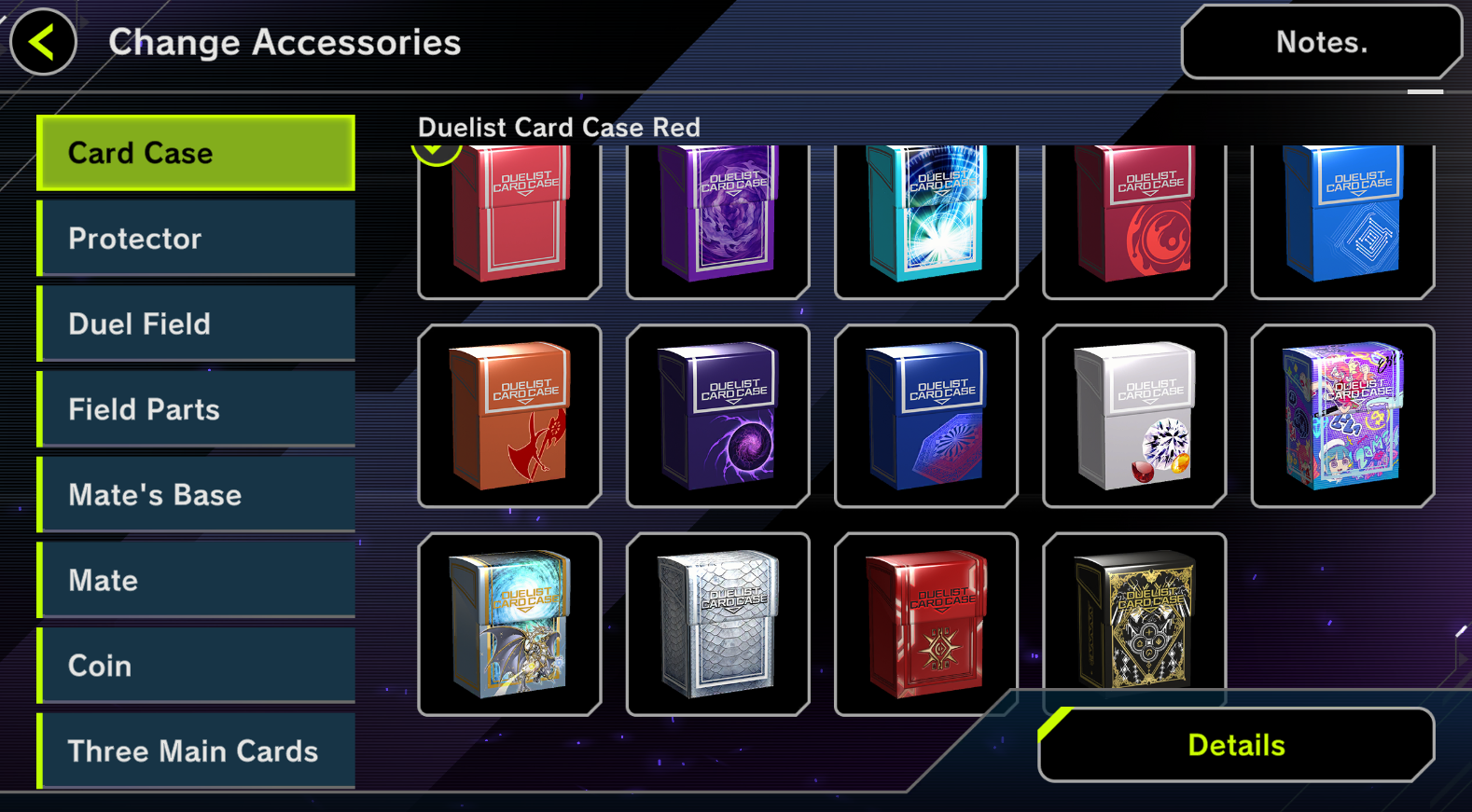
Task: Switch to Mate's Base category
Action: click(196, 495)
